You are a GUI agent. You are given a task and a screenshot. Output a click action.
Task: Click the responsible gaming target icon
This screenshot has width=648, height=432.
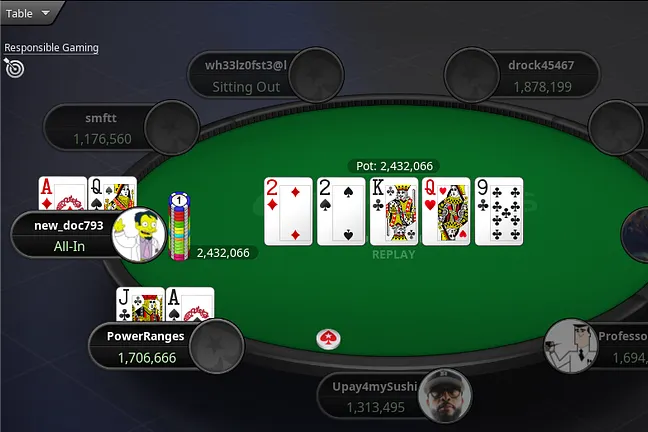click(x=14, y=68)
